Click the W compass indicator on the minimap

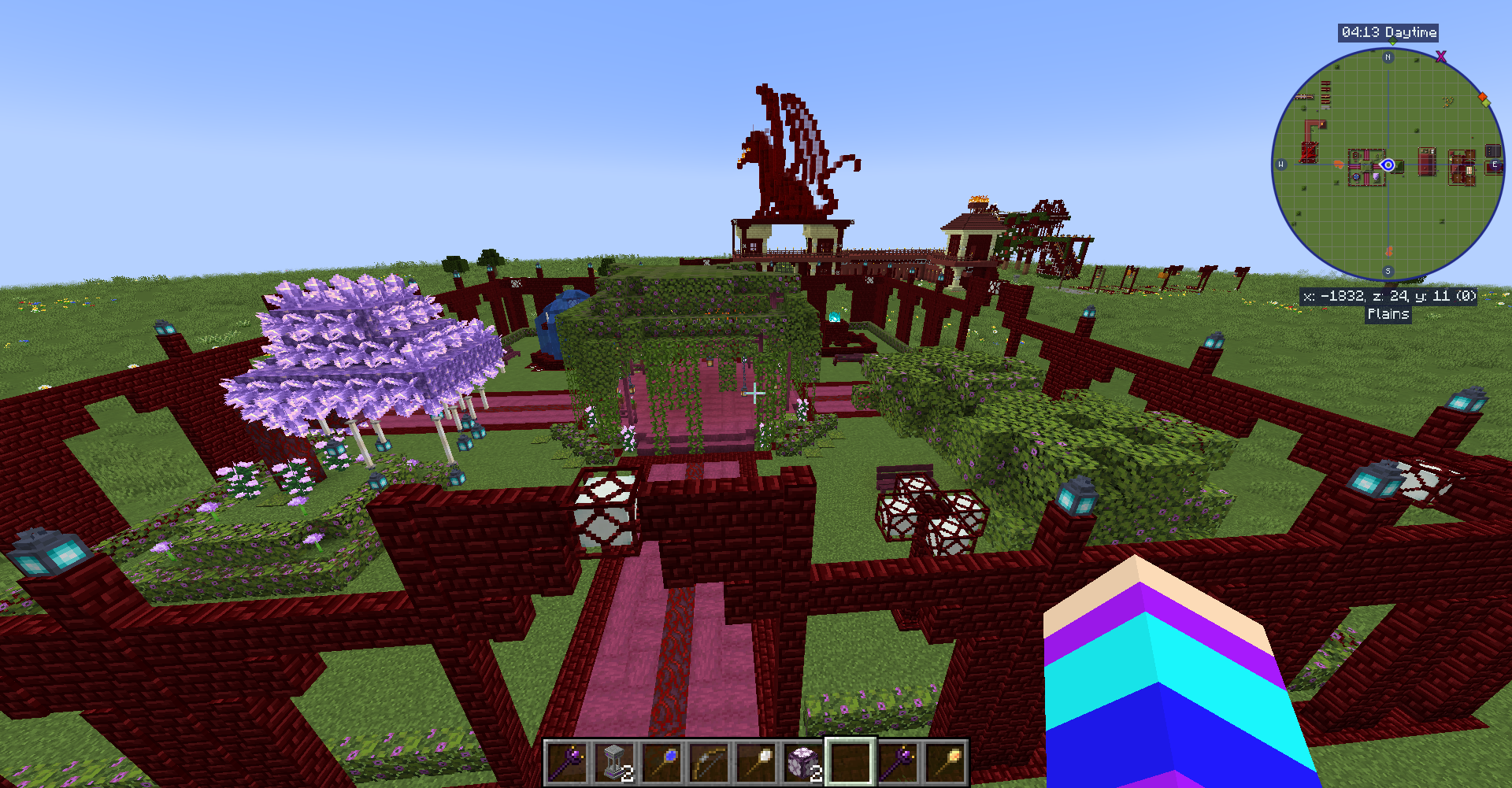1280,164
